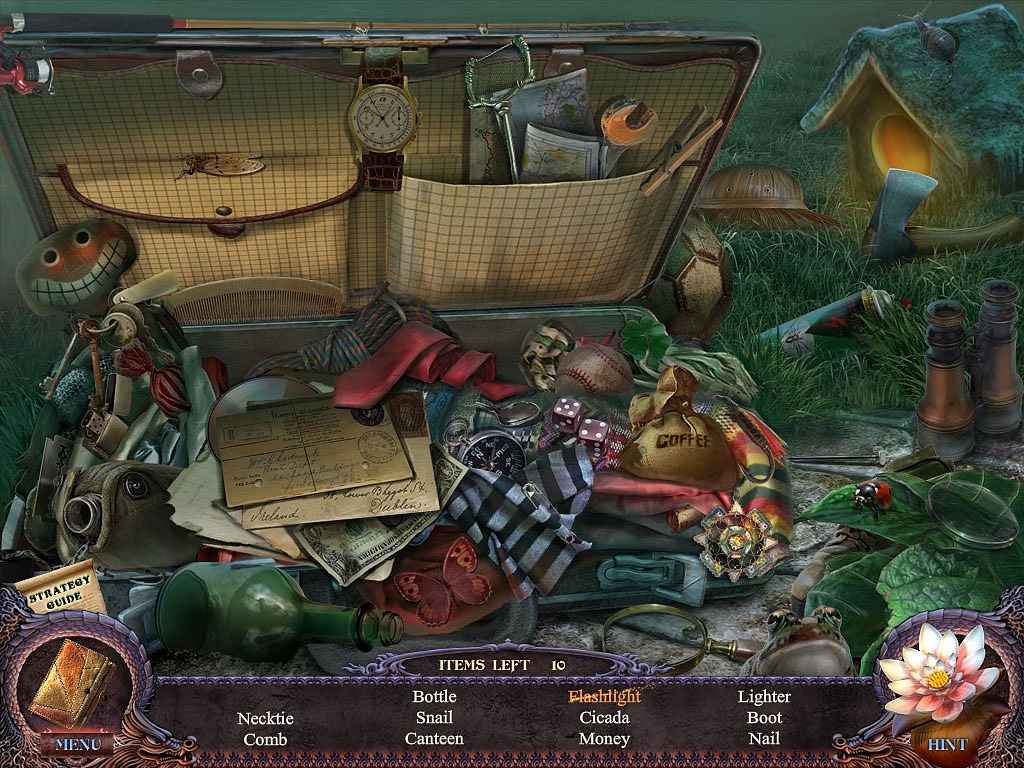
Task: Open the Menu button
Action: coord(77,743)
